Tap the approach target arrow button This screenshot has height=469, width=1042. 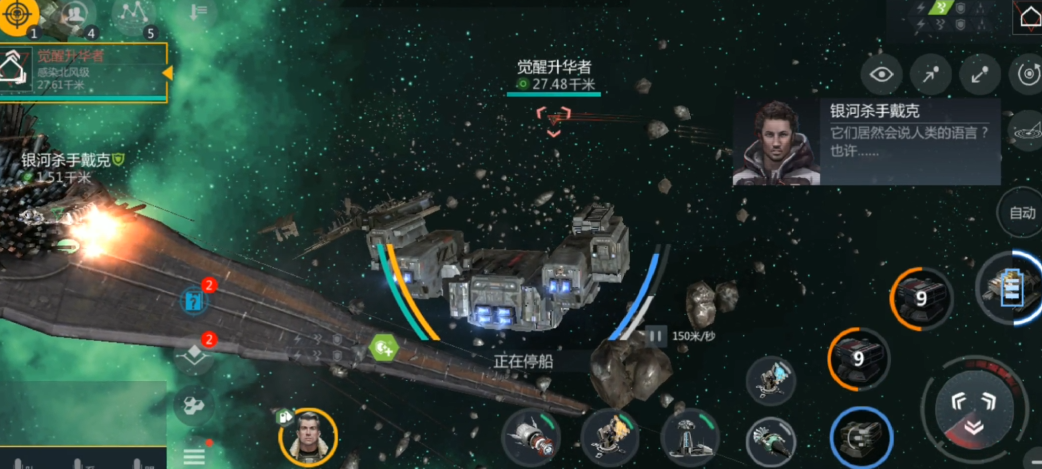931,73
